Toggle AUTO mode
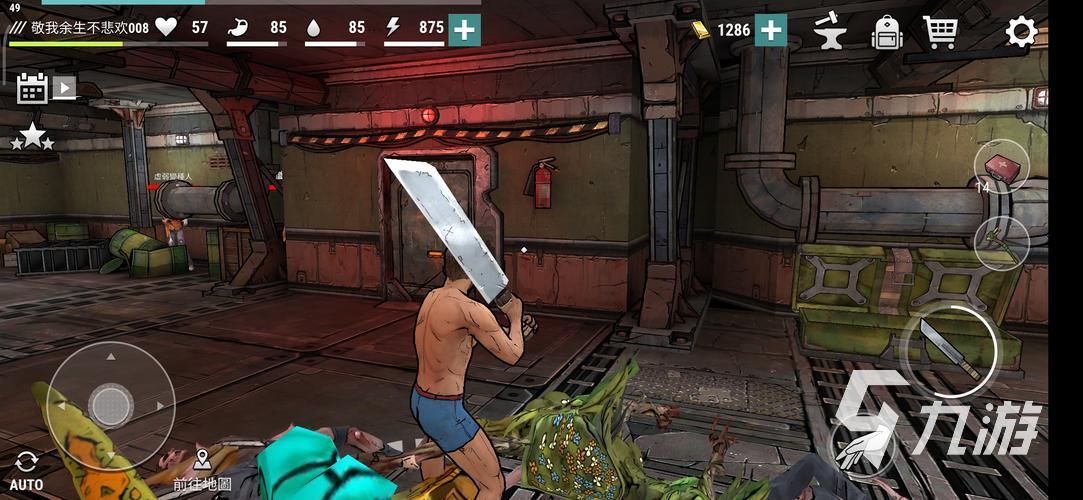The image size is (1083, 500). pos(27,471)
